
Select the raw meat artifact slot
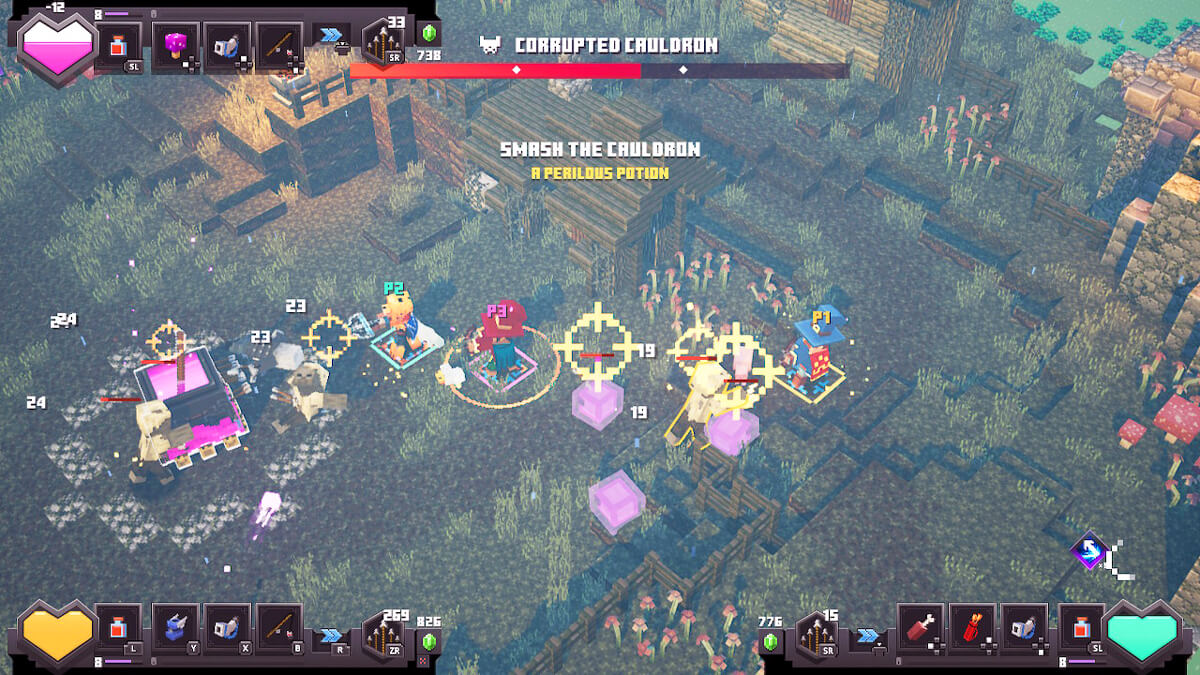coord(920,628)
